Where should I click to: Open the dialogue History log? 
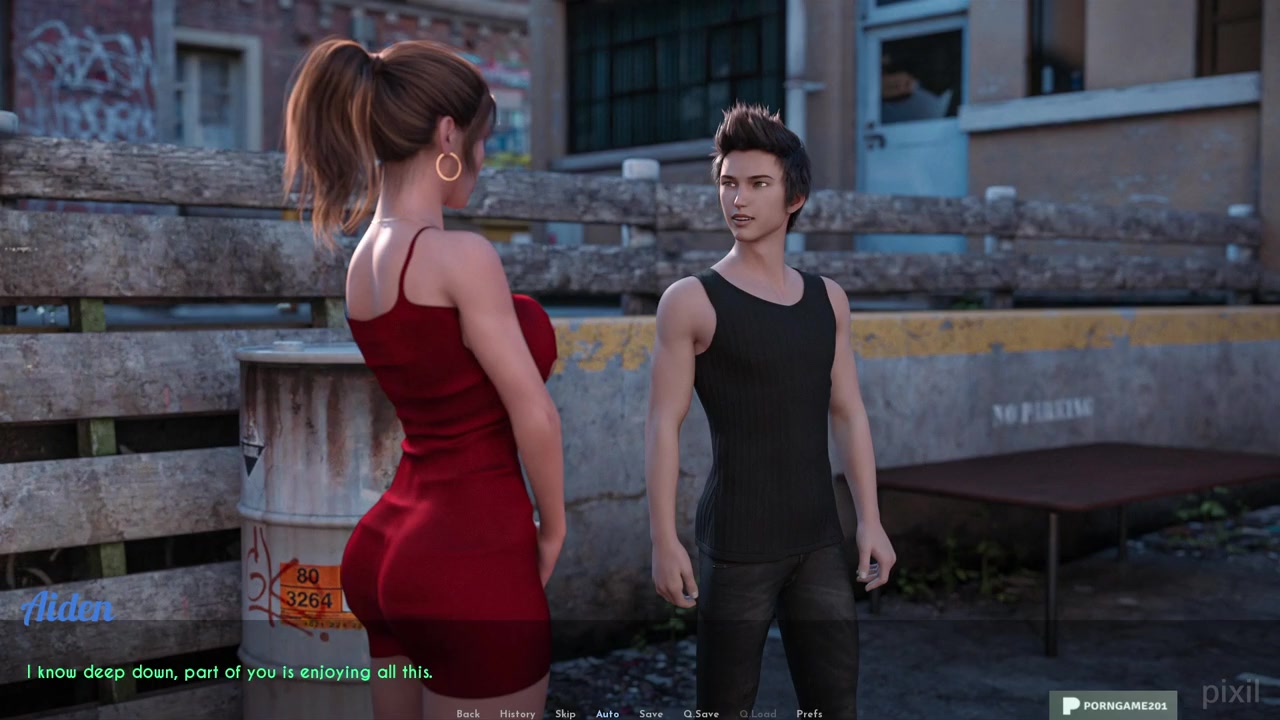click(517, 714)
